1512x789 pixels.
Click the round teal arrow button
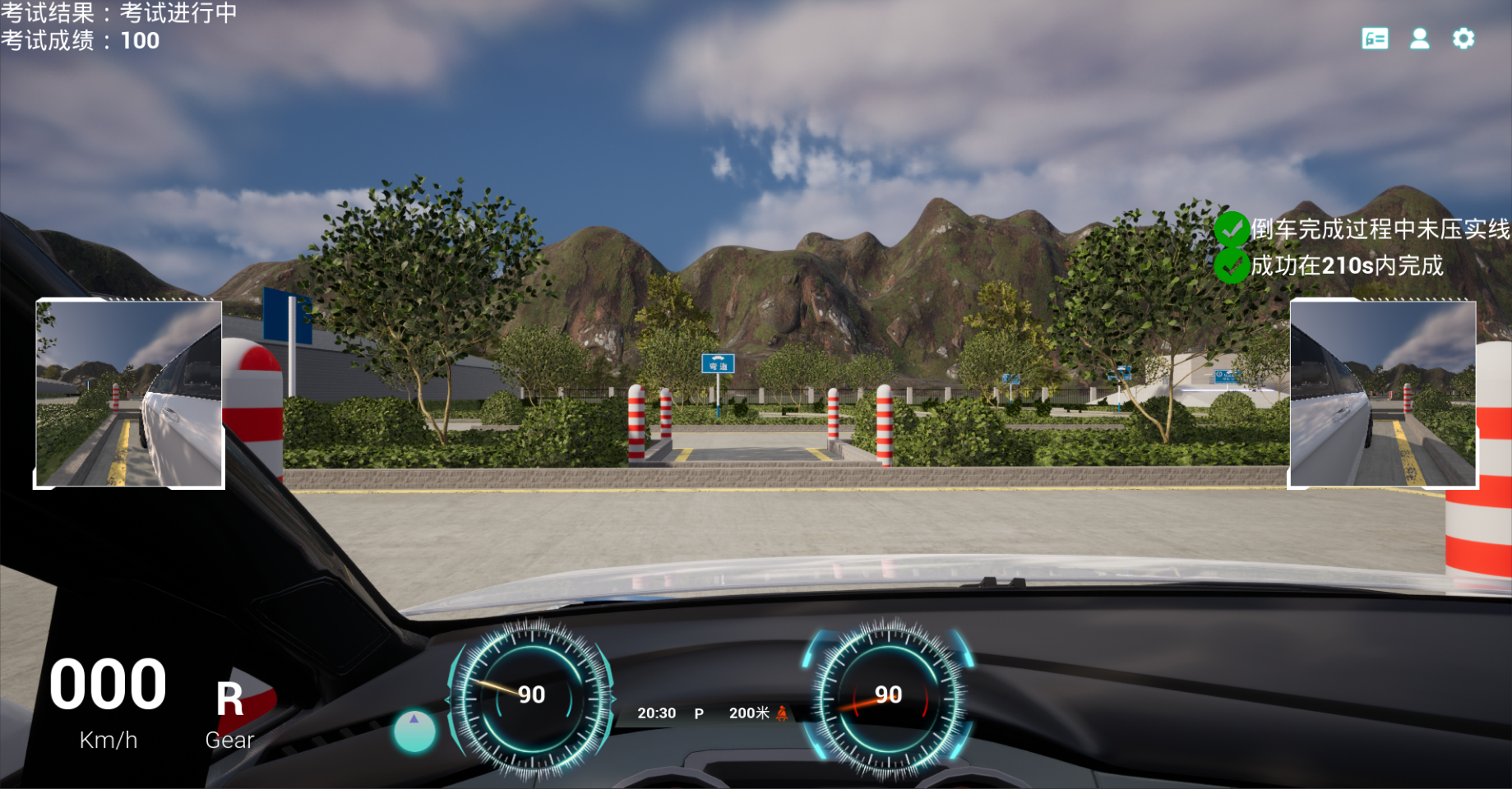pos(414,731)
